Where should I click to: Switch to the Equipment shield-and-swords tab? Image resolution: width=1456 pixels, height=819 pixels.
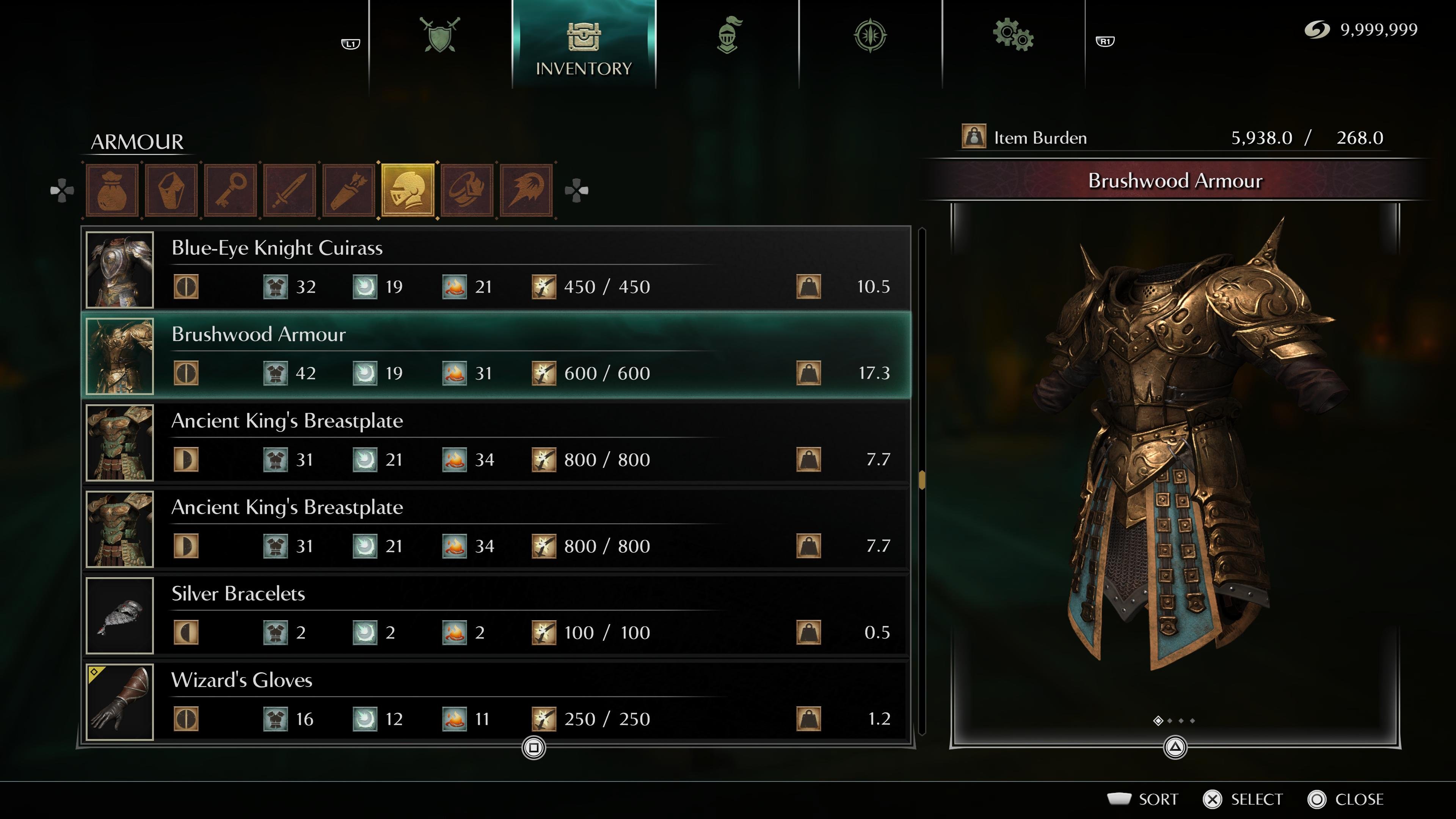click(x=440, y=36)
